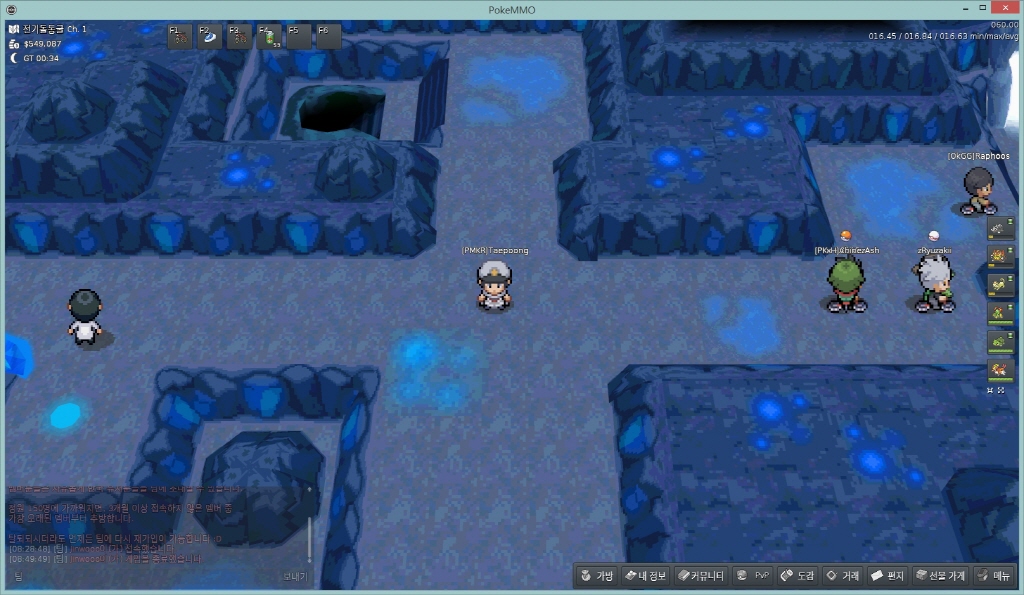Open the 편지 mailbox
The height and width of the screenshot is (595, 1024).
click(x=888, y=576)
